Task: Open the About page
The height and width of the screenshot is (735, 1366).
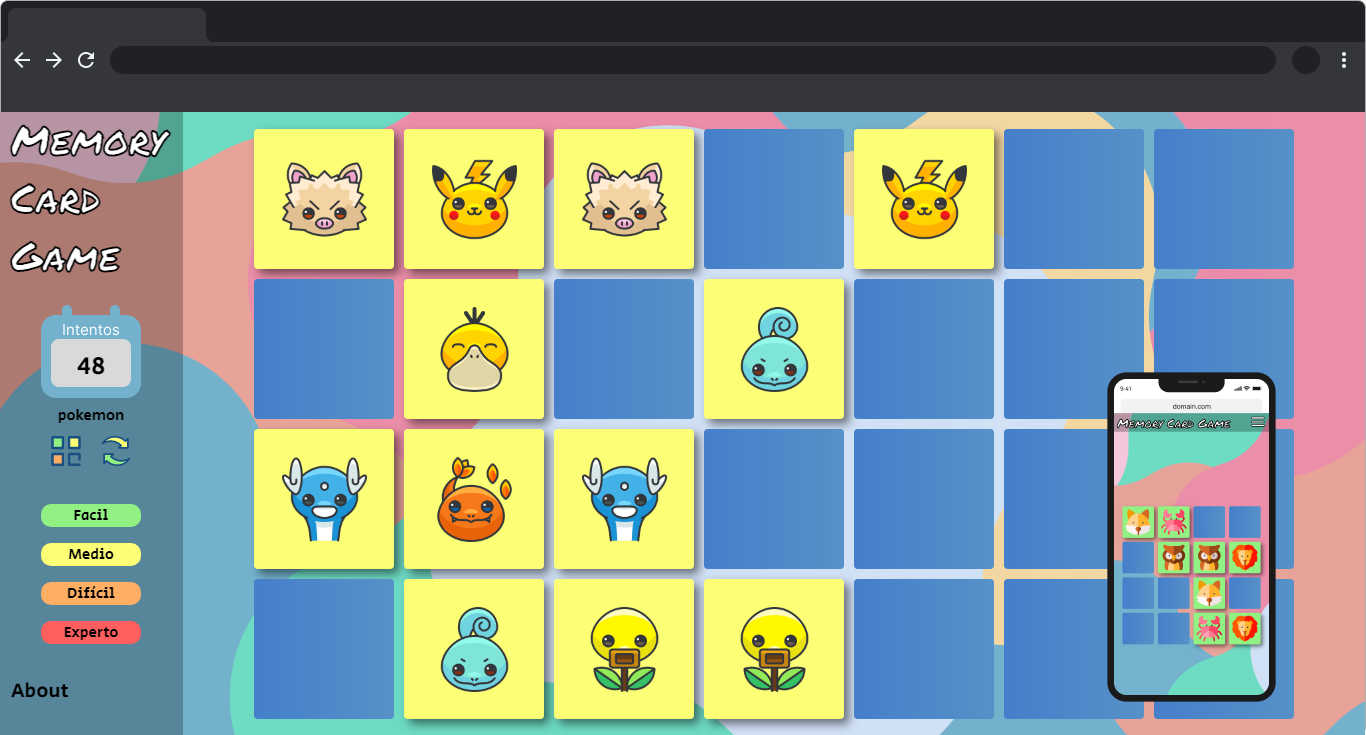Action: (38, 690)
